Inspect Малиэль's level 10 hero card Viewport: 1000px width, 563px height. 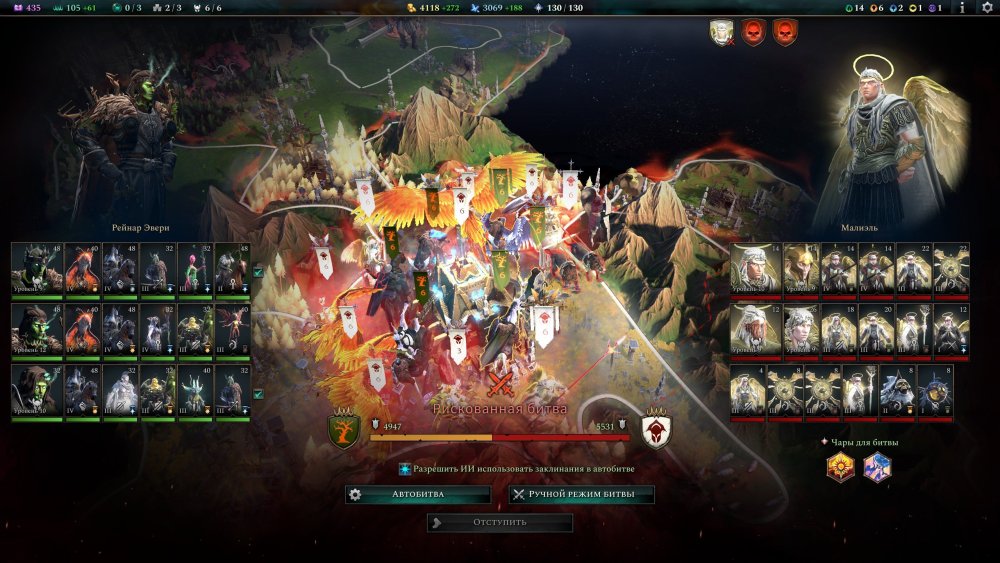tap(749, 267)
